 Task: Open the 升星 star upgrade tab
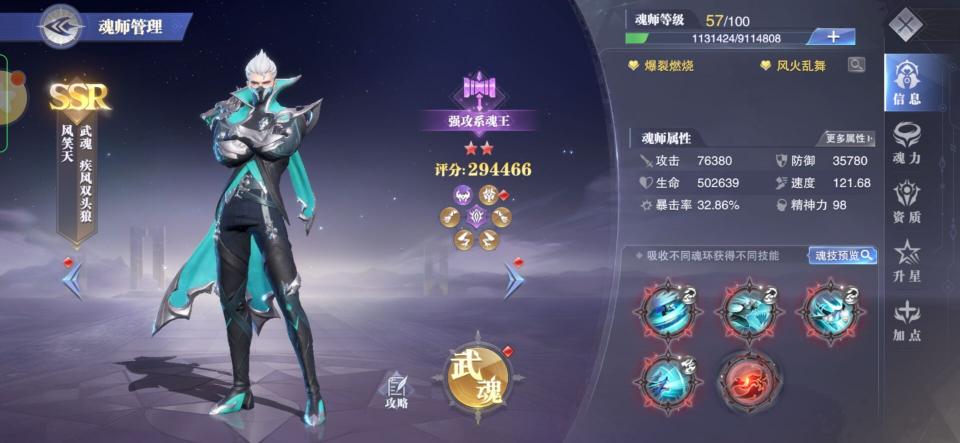[907, 259]
